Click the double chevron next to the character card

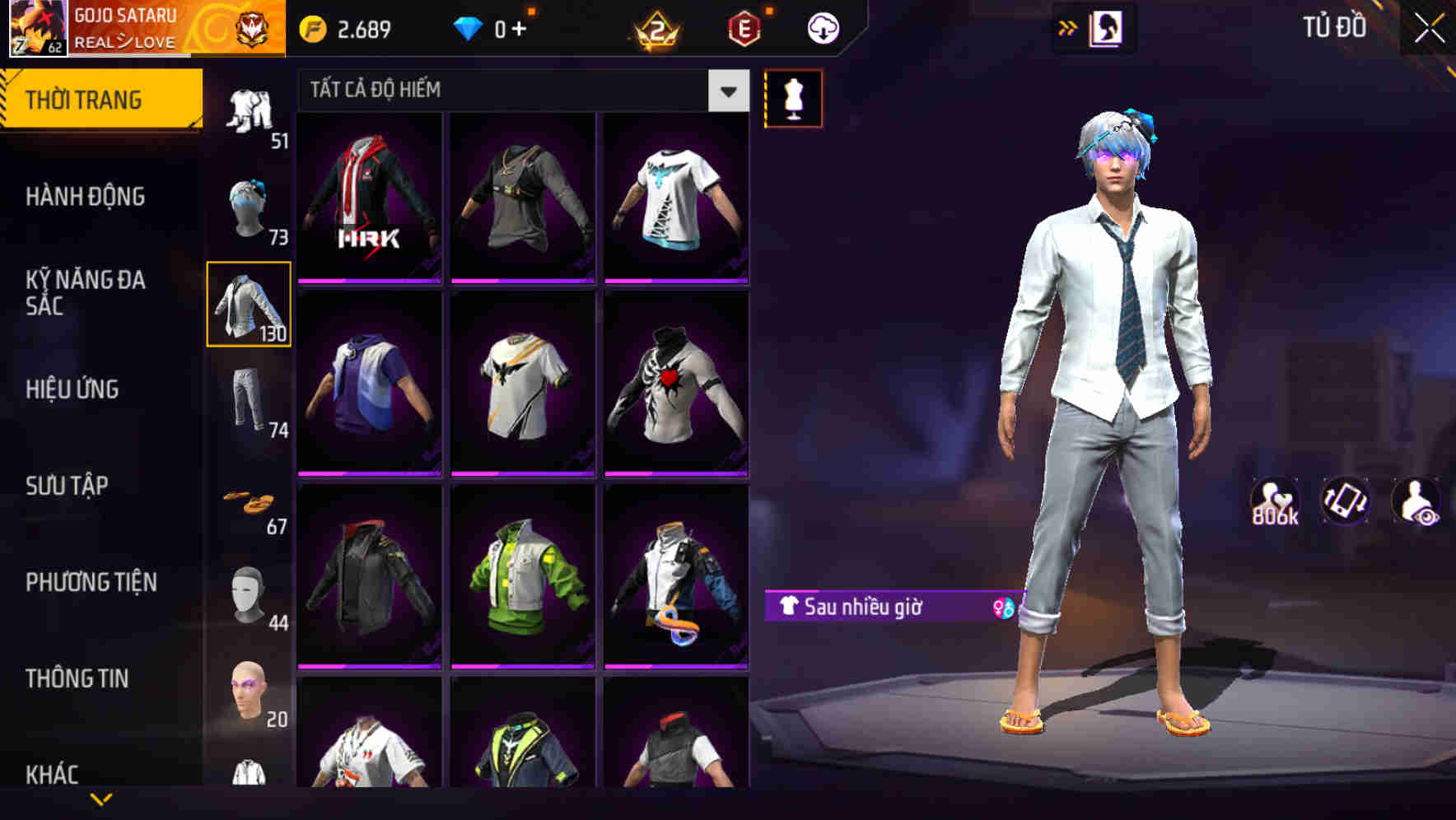tap(1068, 26)
